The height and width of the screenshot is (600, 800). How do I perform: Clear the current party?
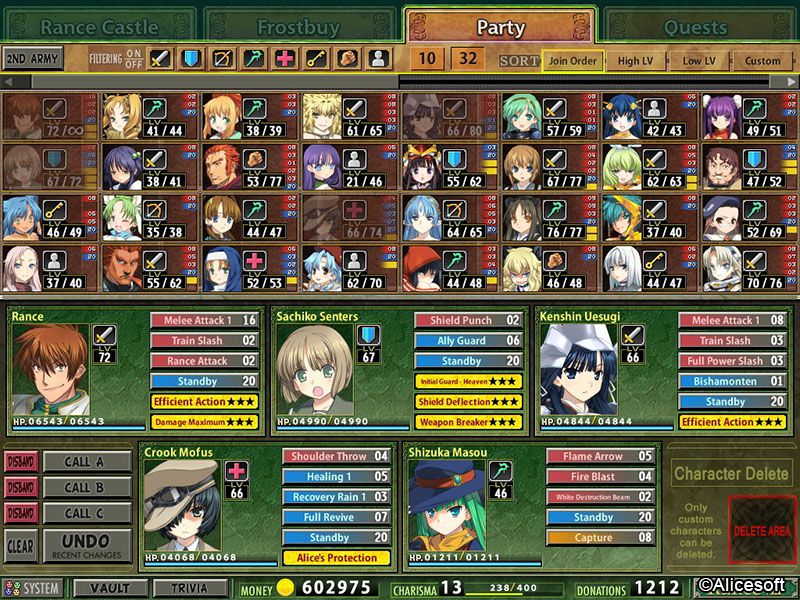(x=20, y=546)
